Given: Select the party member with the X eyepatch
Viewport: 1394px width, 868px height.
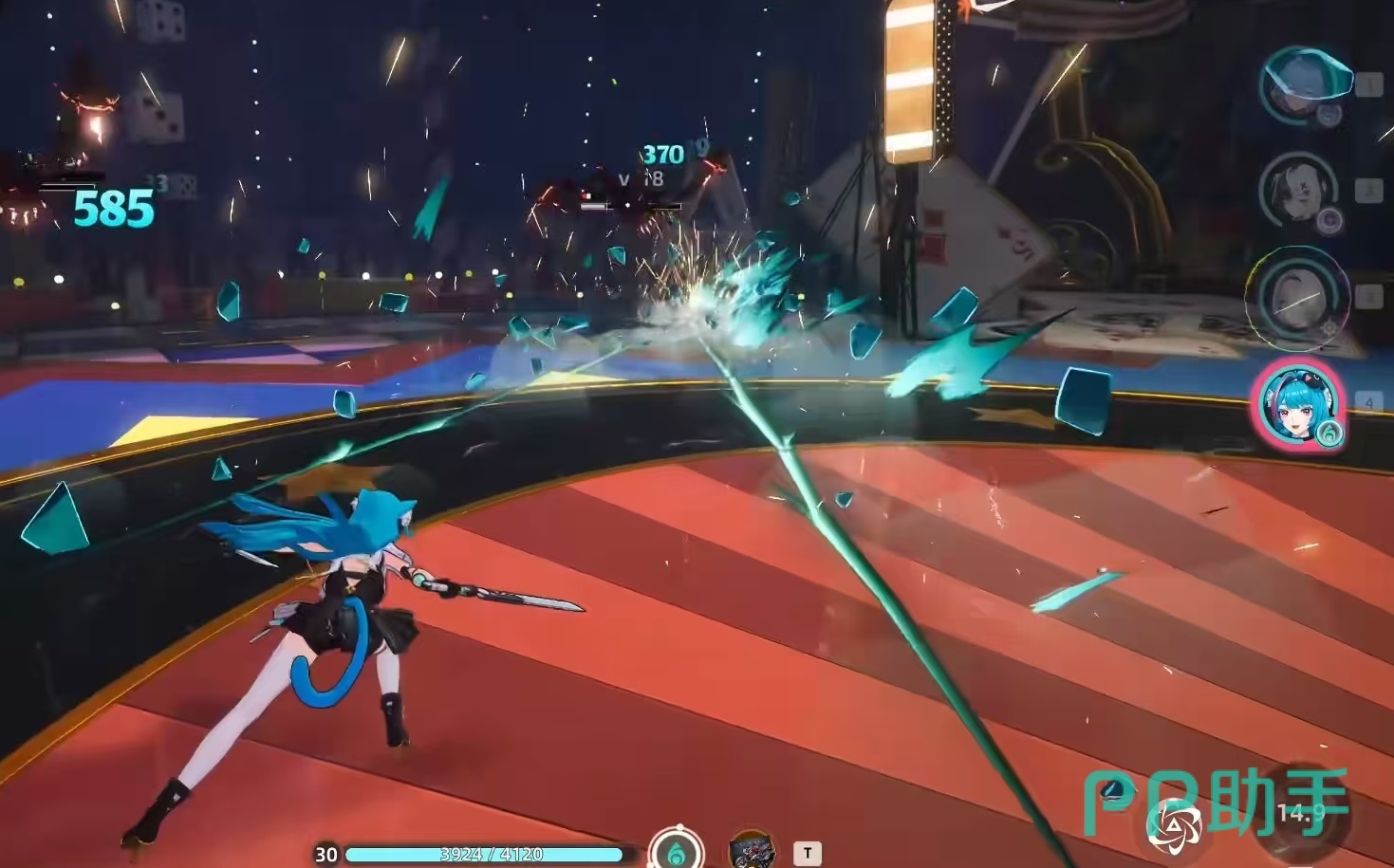Looking at the screenshot, I should pos(1297,193).
